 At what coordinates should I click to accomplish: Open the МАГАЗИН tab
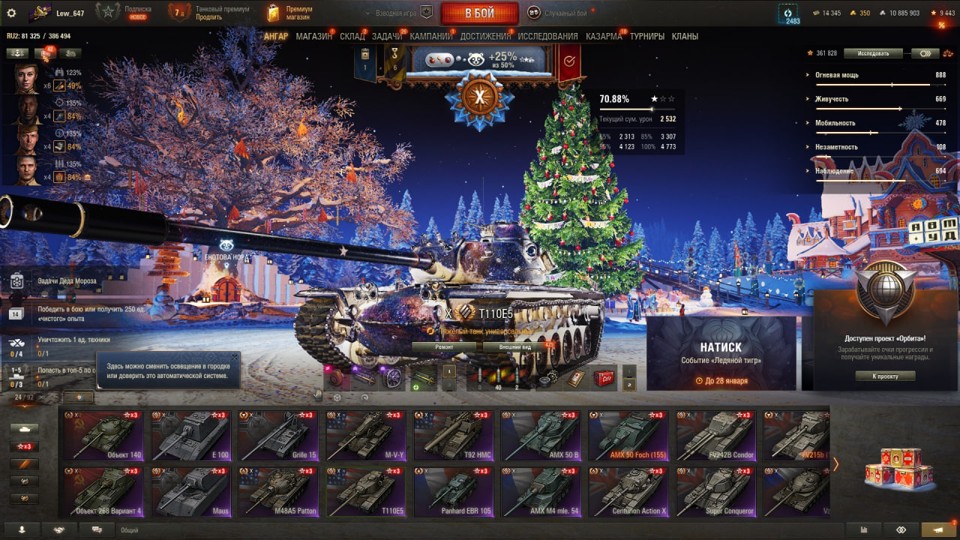click(x=314, y=37)
